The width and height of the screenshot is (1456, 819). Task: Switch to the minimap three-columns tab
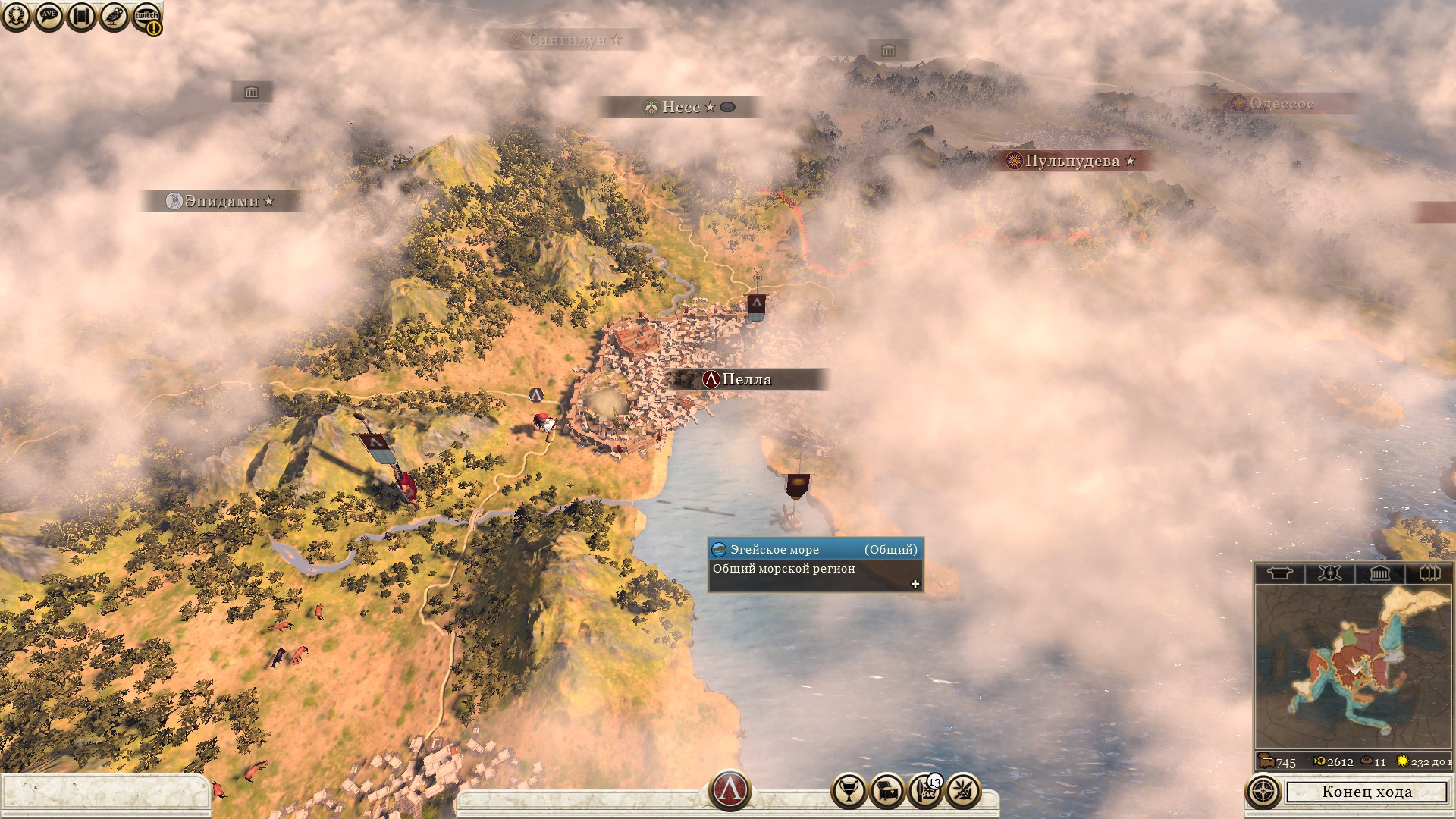click(x=1429, y=573)
